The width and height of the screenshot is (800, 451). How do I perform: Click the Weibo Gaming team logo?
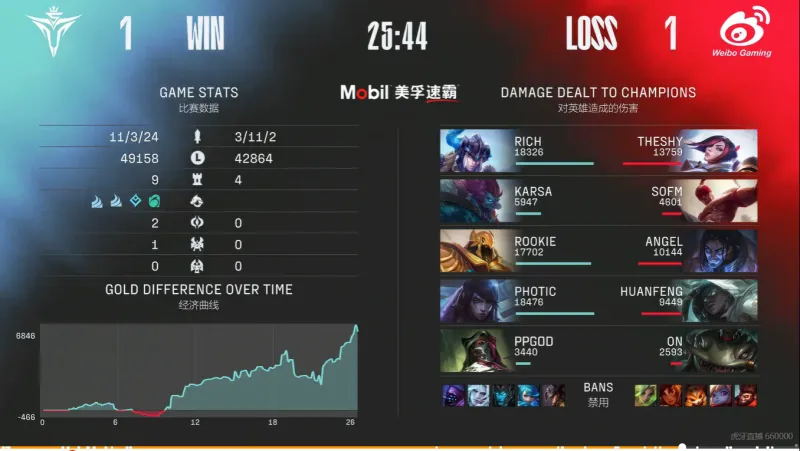(x=740, y=33)
